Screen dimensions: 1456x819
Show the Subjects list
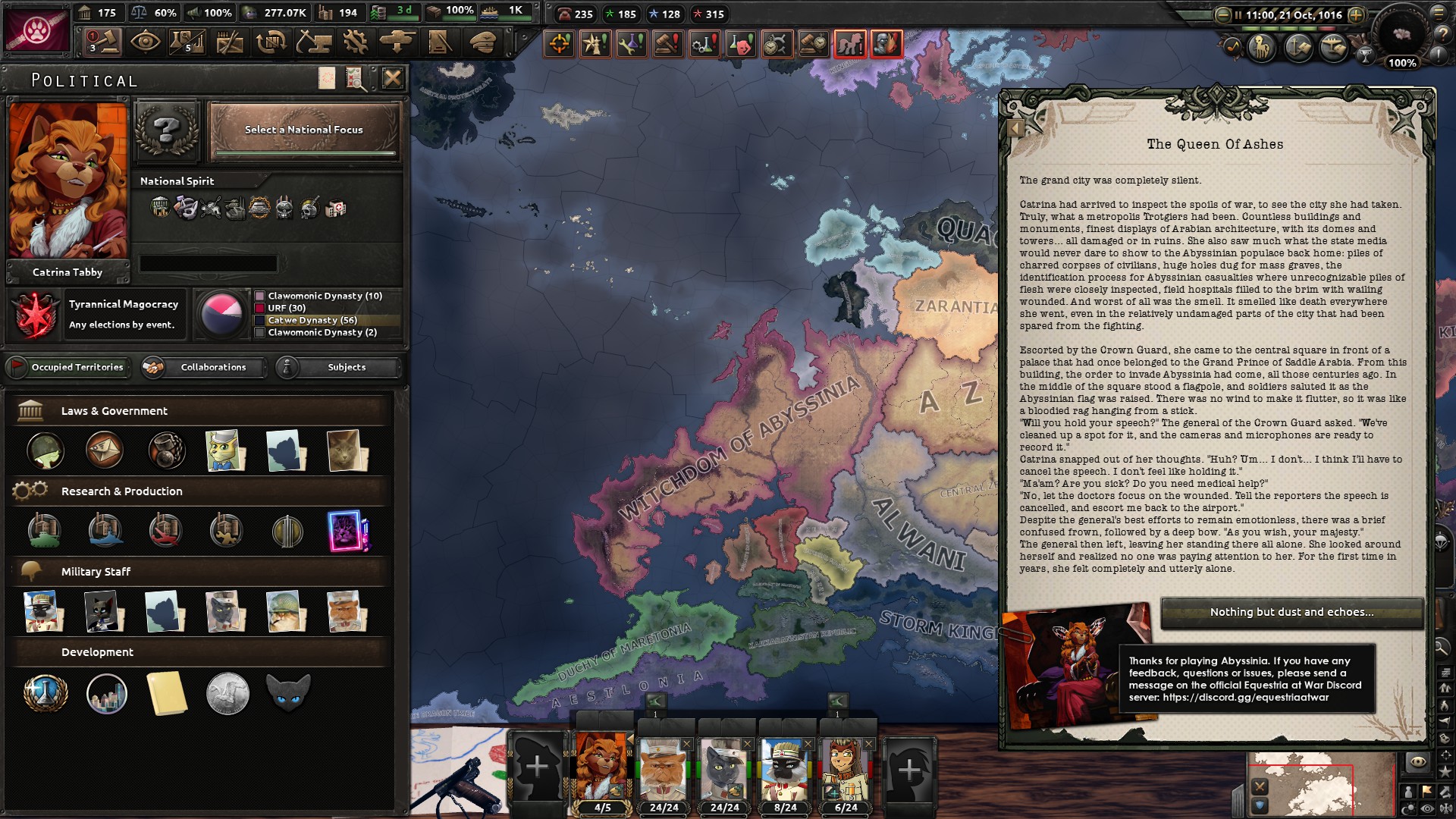tap(338, 367)
